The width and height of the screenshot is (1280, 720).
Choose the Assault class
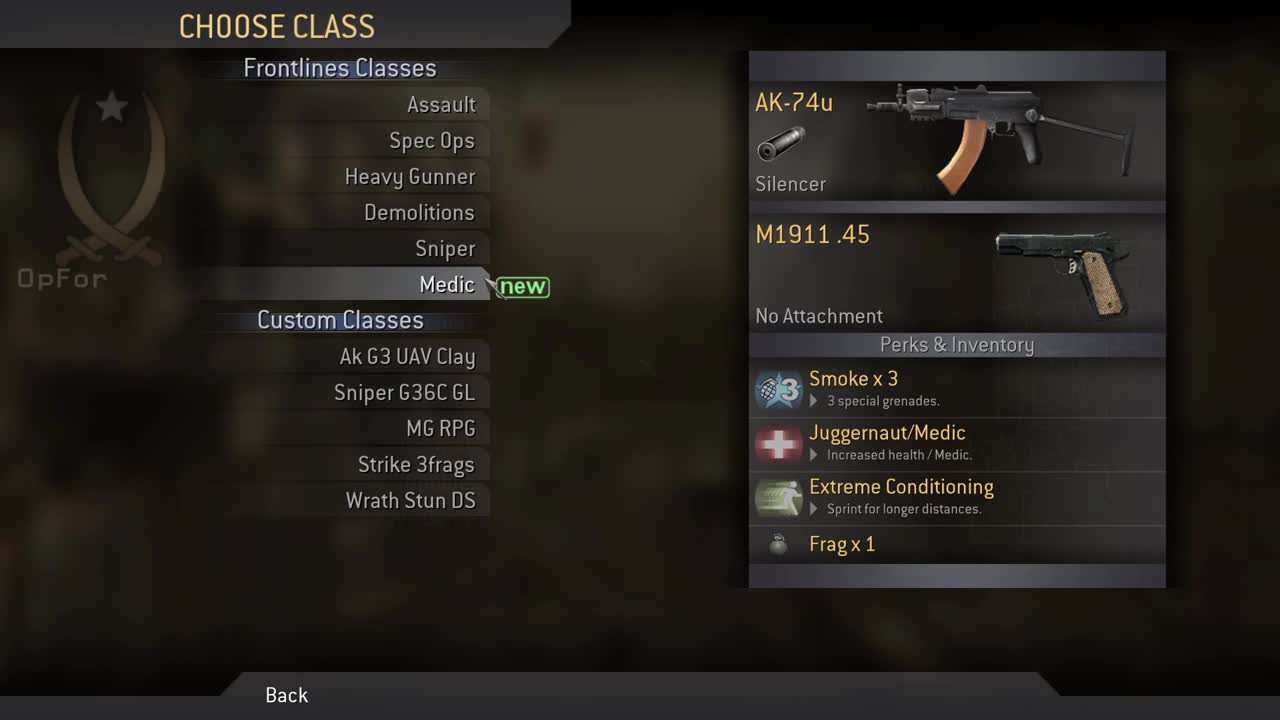point(442,104)
